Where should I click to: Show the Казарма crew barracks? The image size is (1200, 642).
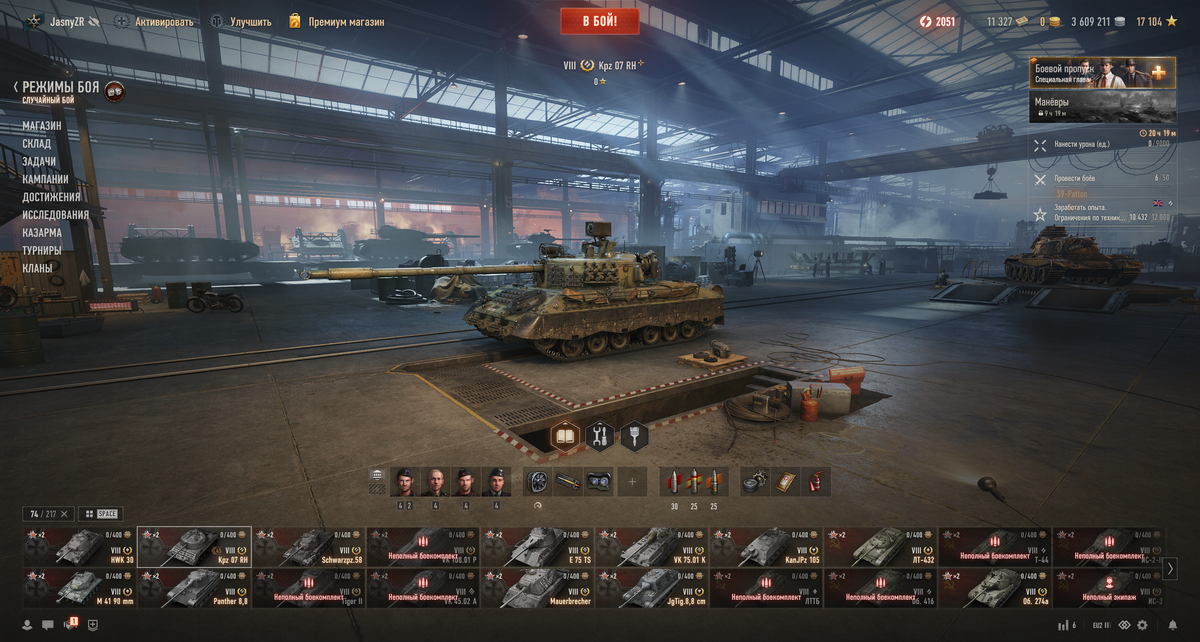pyautogui.click(x=42, y=233)
